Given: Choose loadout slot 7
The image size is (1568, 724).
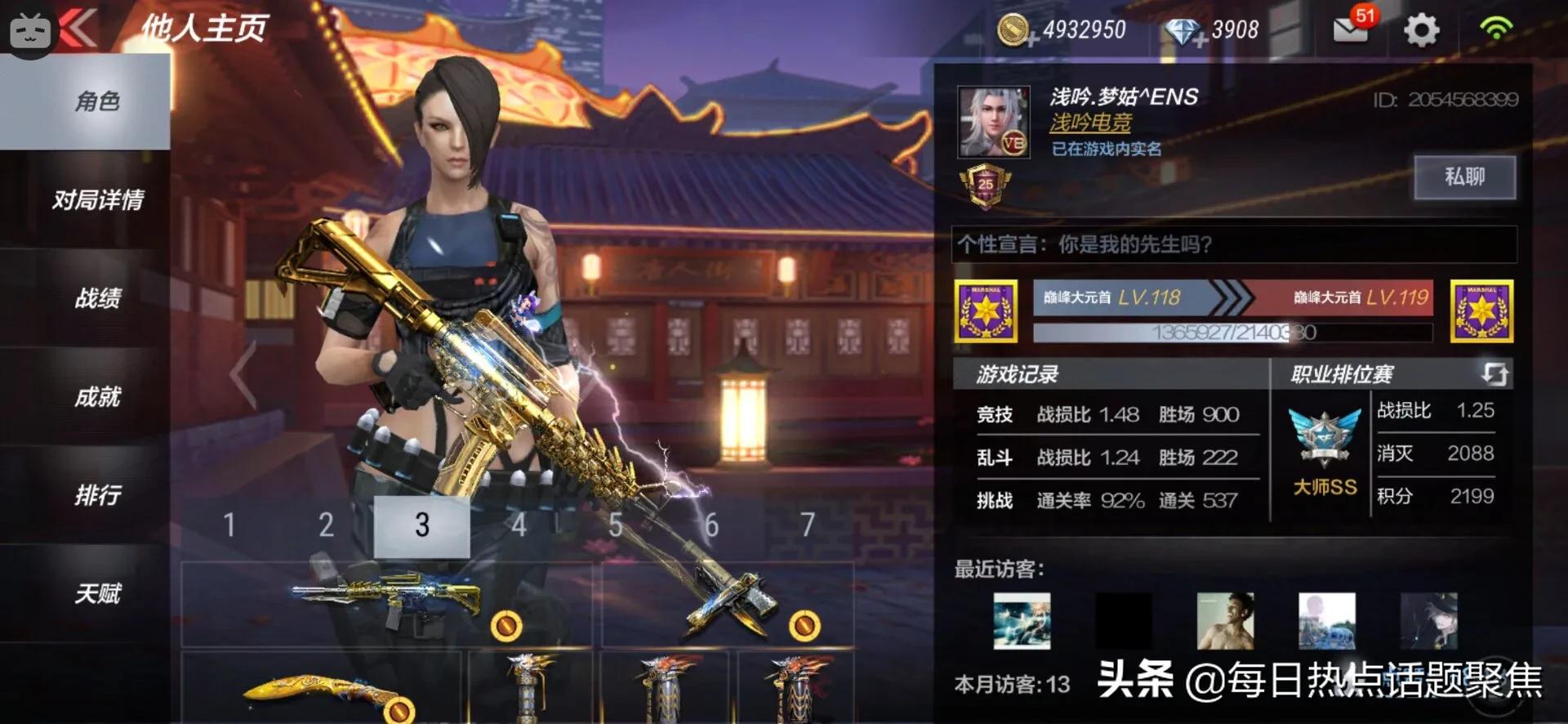Looking at the screenshot, I should coord(807,525).
